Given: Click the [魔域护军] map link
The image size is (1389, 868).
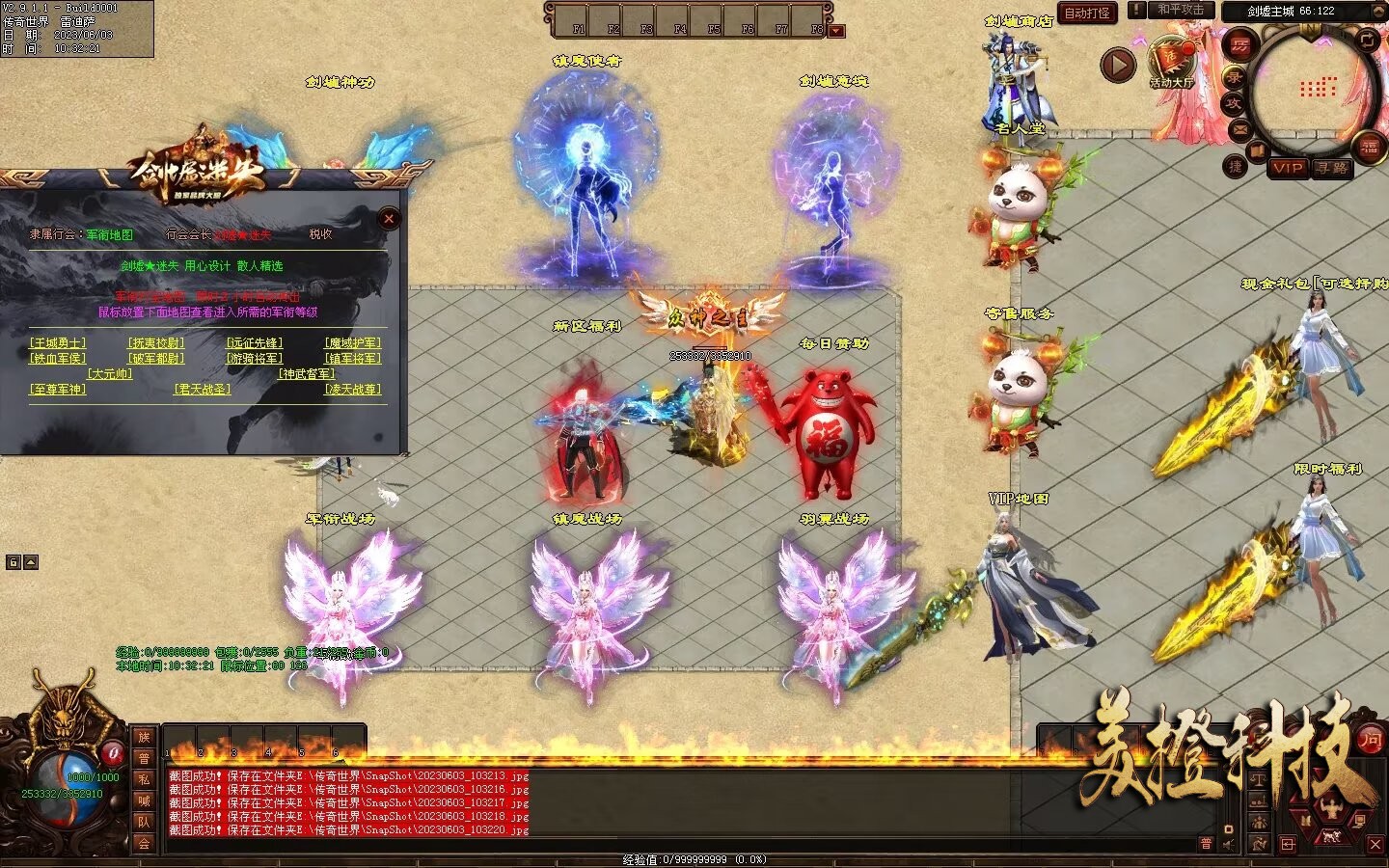Looking at the screenshot, I should click(353, 343).
